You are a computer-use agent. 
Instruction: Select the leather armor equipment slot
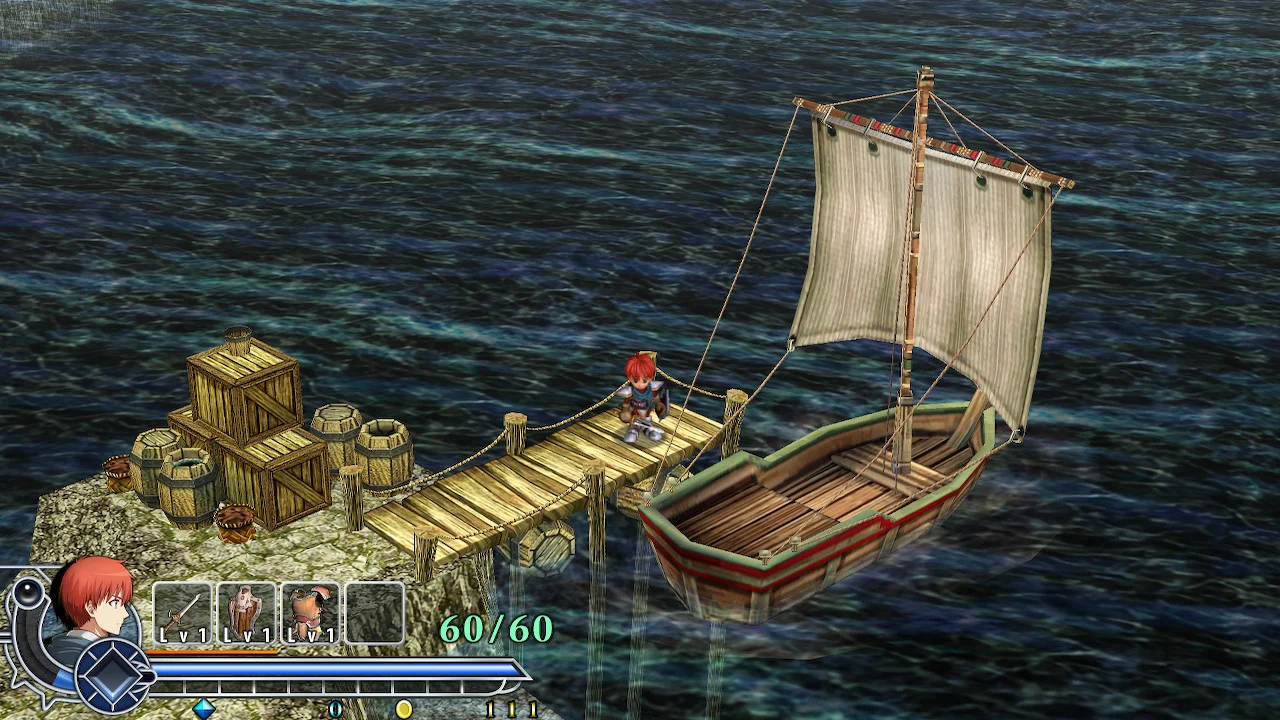click(310, 613)
